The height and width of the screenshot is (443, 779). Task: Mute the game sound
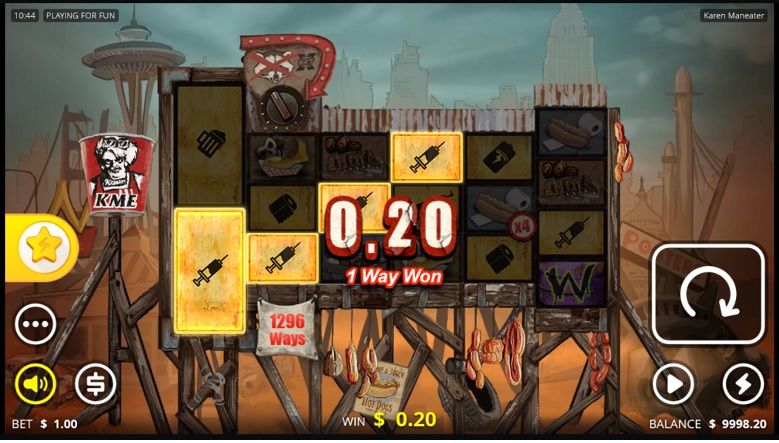point(35,383)
